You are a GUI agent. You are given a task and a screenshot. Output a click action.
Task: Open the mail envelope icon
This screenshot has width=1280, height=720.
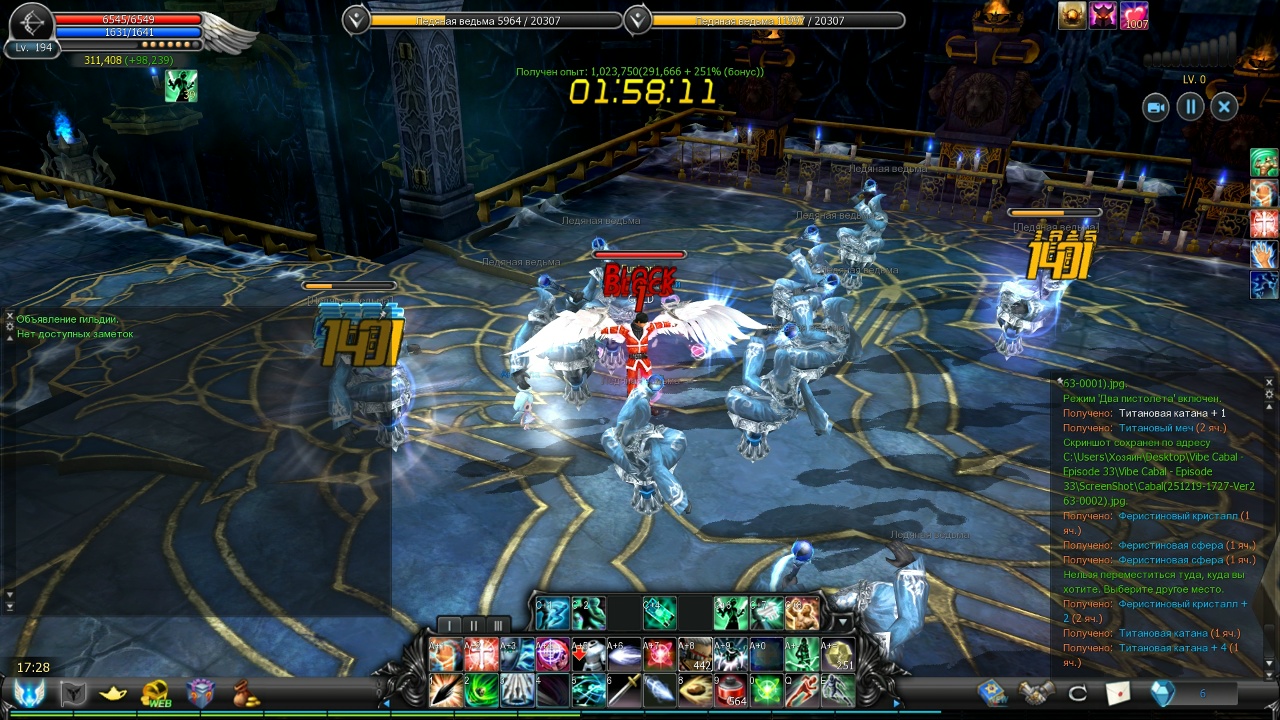(1117, 692)
